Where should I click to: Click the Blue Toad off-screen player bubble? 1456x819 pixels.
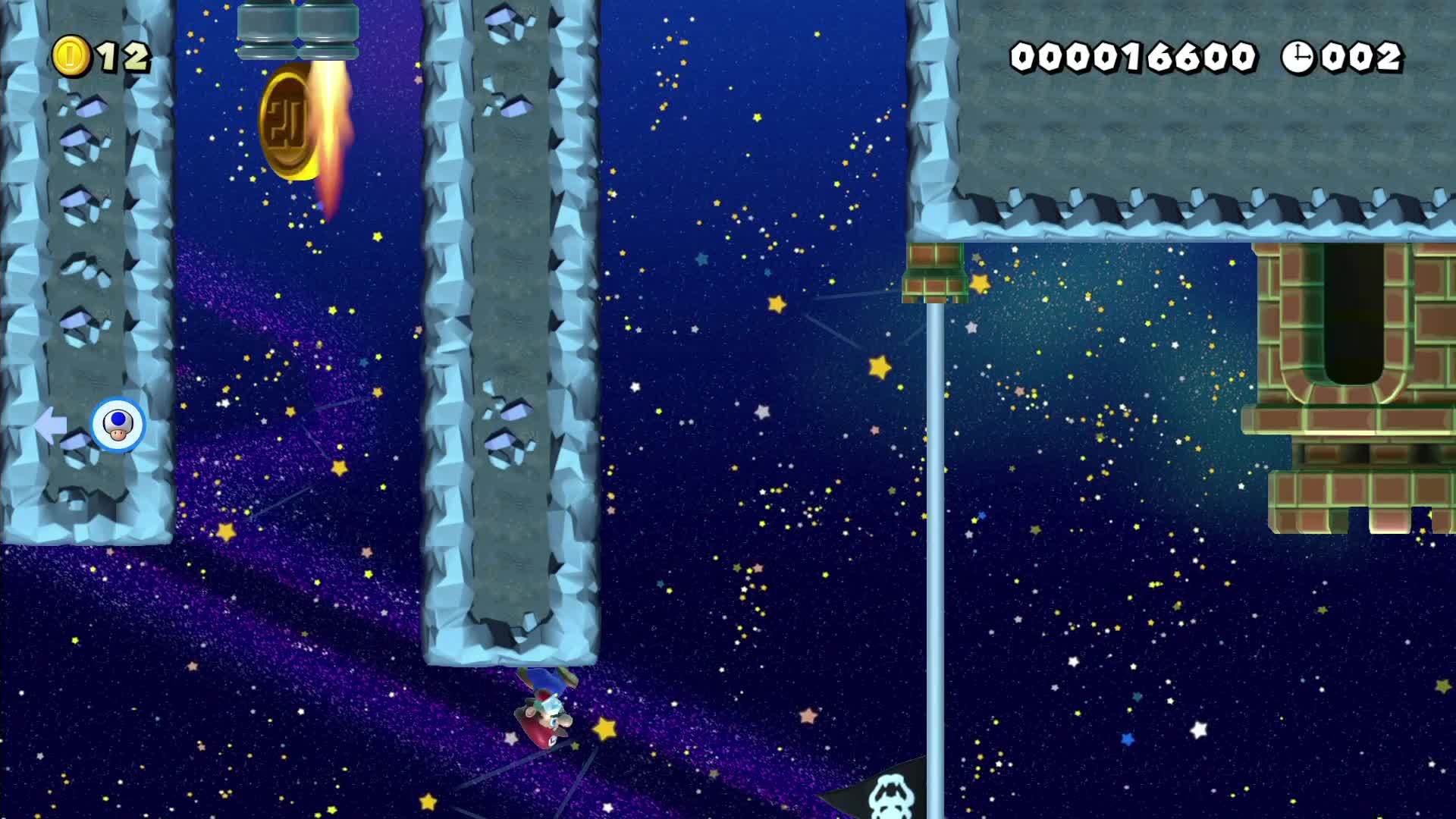pyautogui.click(x=118, y=425)
